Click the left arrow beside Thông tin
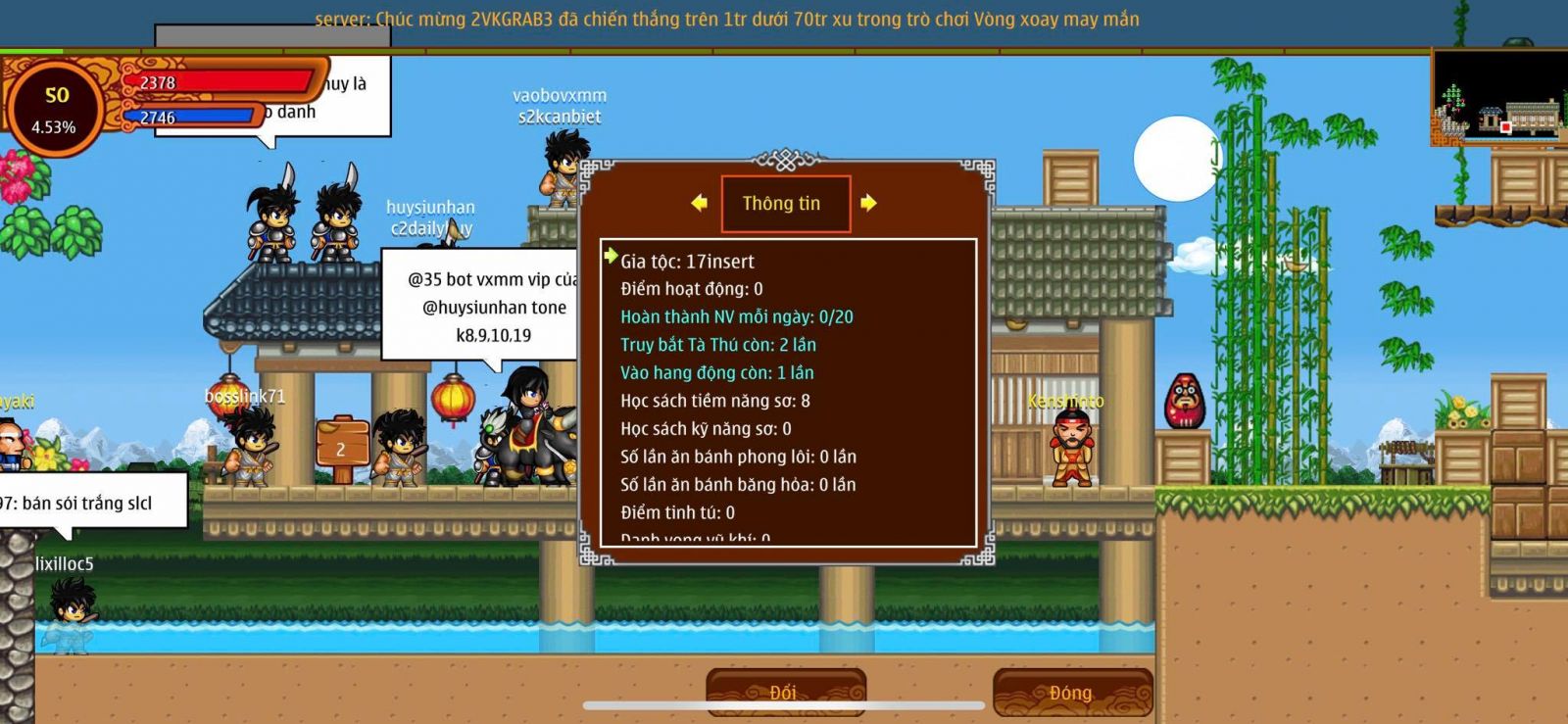The width and height of the screenshot is (1568, 724). pyautogui.click(x=699, y=203)
